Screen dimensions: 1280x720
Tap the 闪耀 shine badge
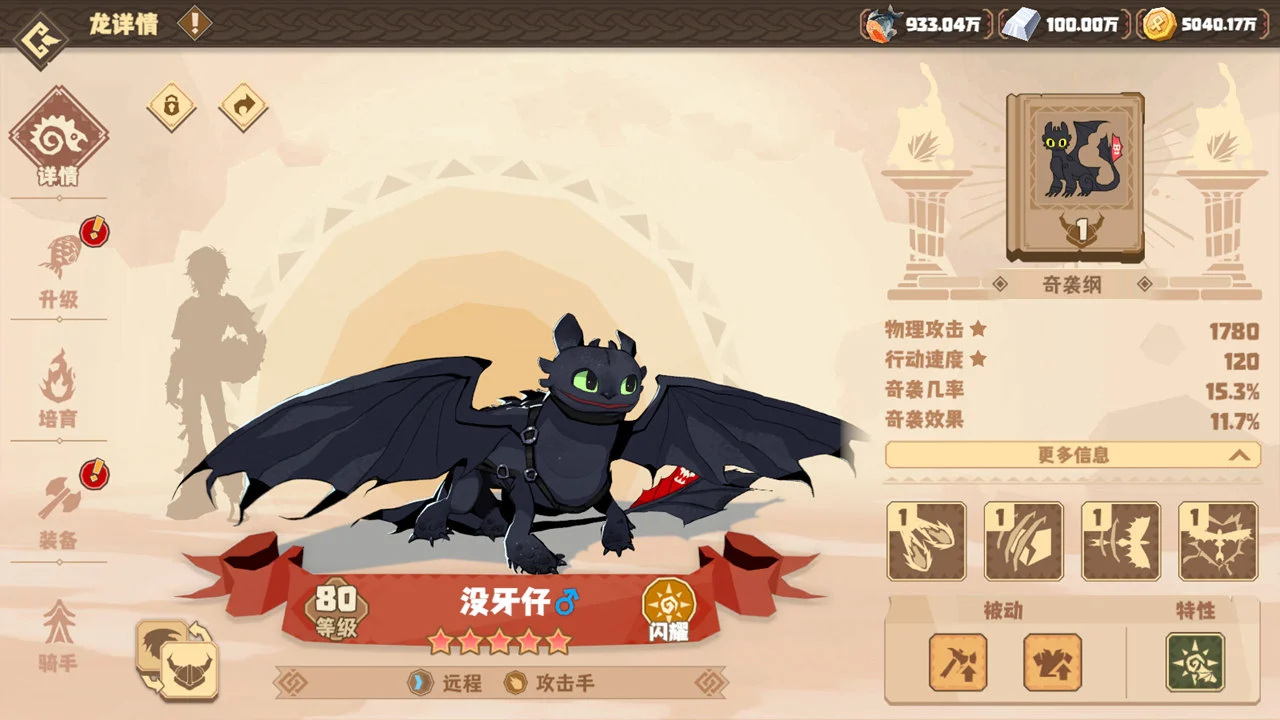tap(669, 610)
